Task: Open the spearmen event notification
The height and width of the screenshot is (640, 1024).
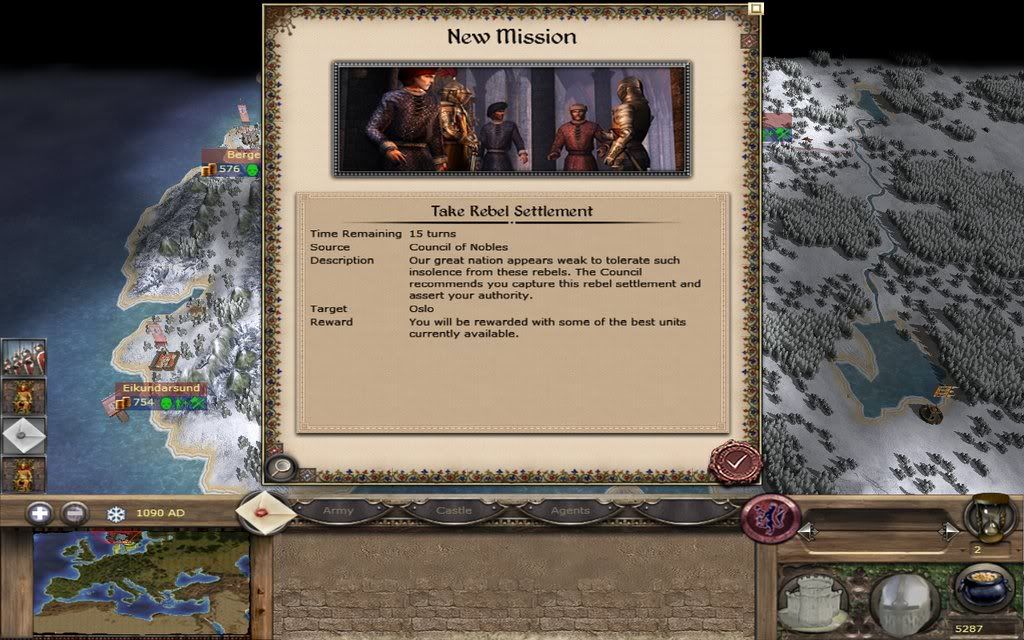Action: tap(23, 357)
